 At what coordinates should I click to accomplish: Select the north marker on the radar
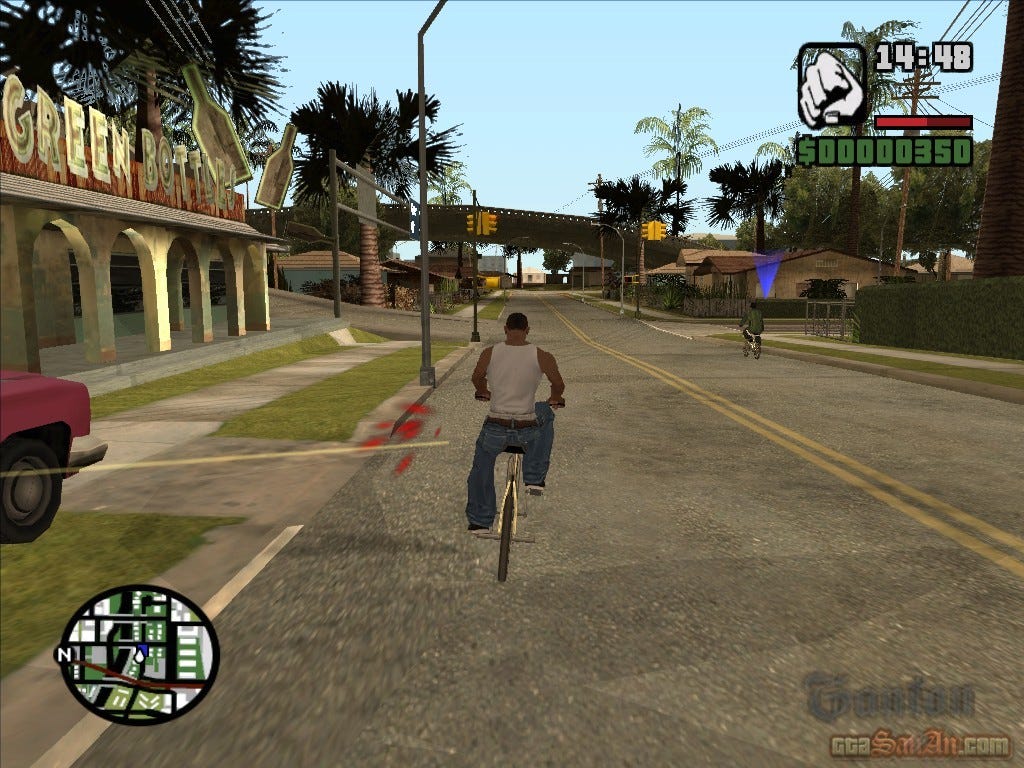pos(65,655)
